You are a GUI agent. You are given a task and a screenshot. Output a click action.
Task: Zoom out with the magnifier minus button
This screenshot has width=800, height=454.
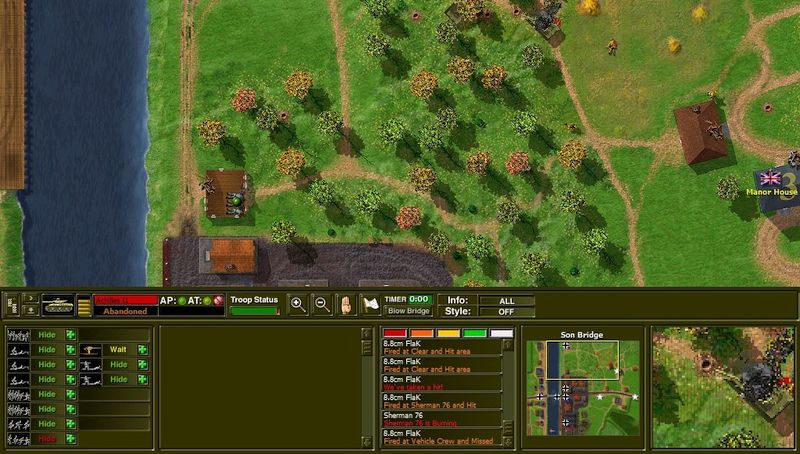tap(322, 305)
